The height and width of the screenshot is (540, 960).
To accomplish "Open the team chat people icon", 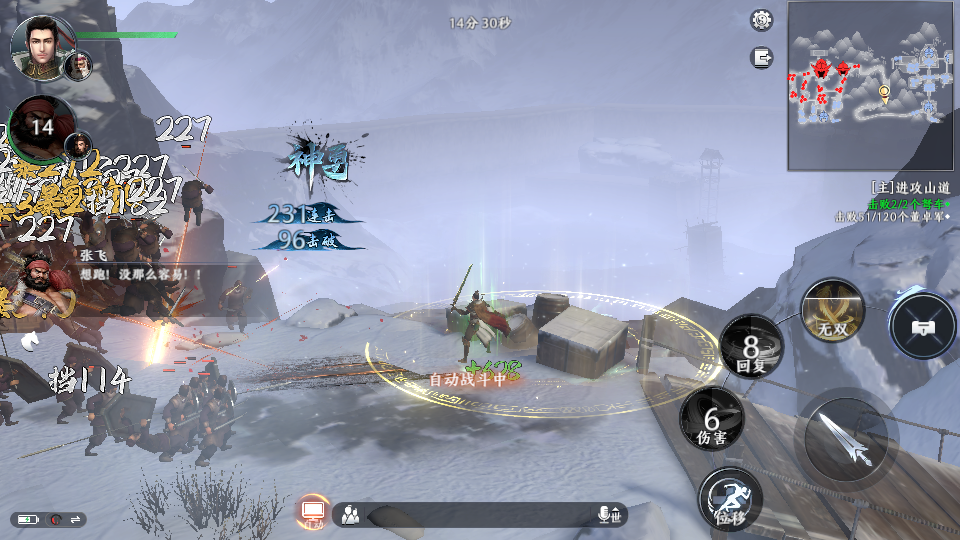I will (x=350, y=515).
